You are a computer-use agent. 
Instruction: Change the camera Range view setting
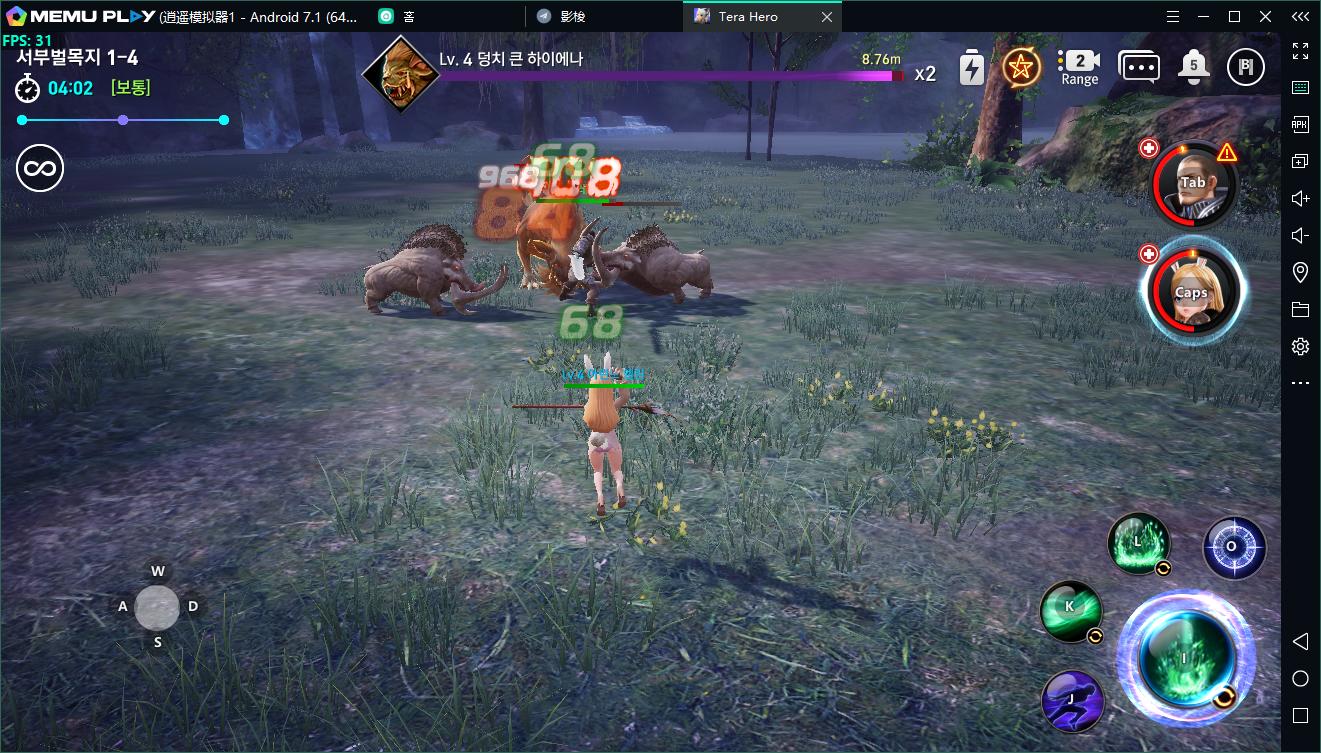click(x=1079, y=67)
